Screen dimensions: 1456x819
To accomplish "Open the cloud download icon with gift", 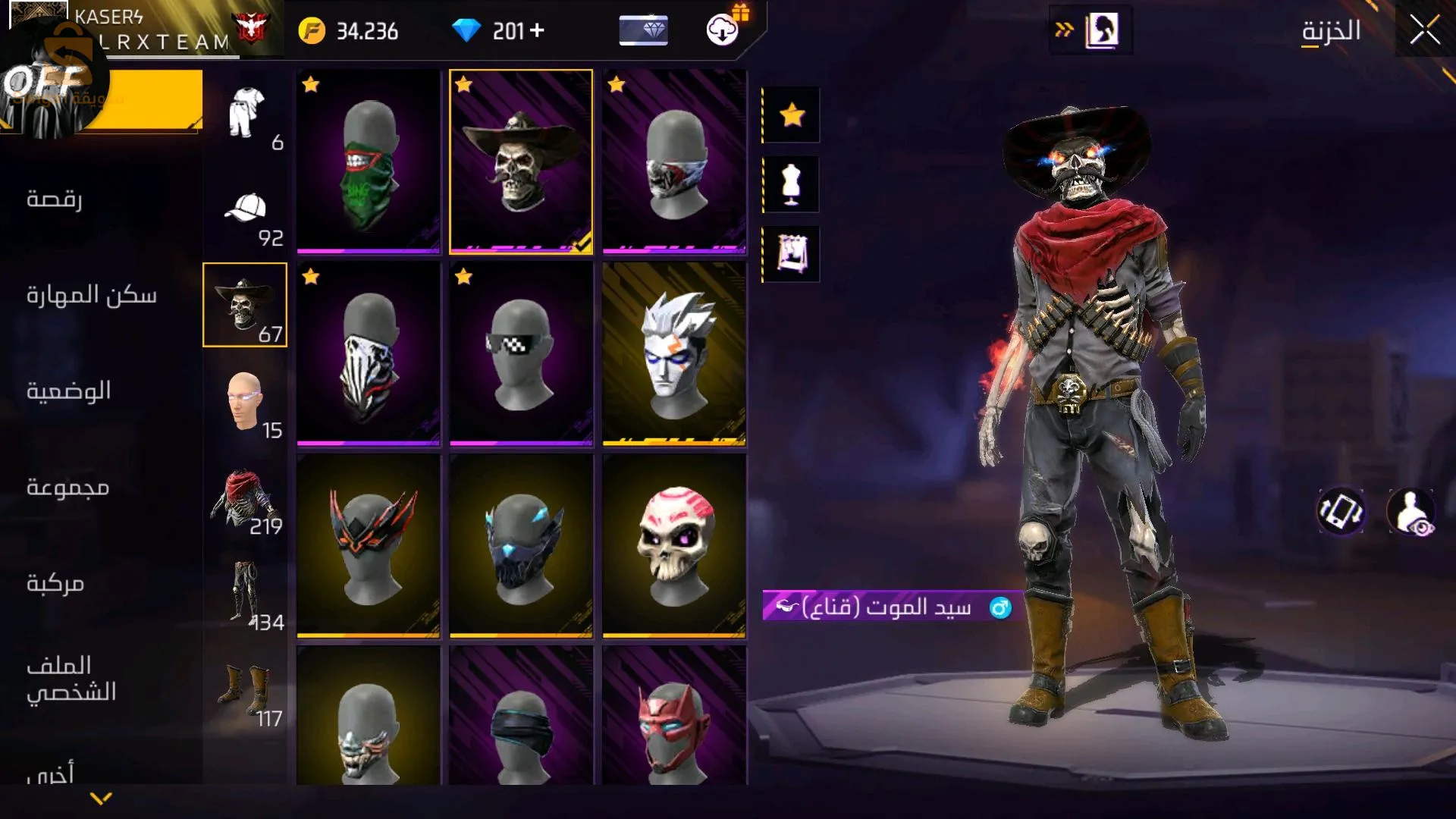I will [723, 29].
